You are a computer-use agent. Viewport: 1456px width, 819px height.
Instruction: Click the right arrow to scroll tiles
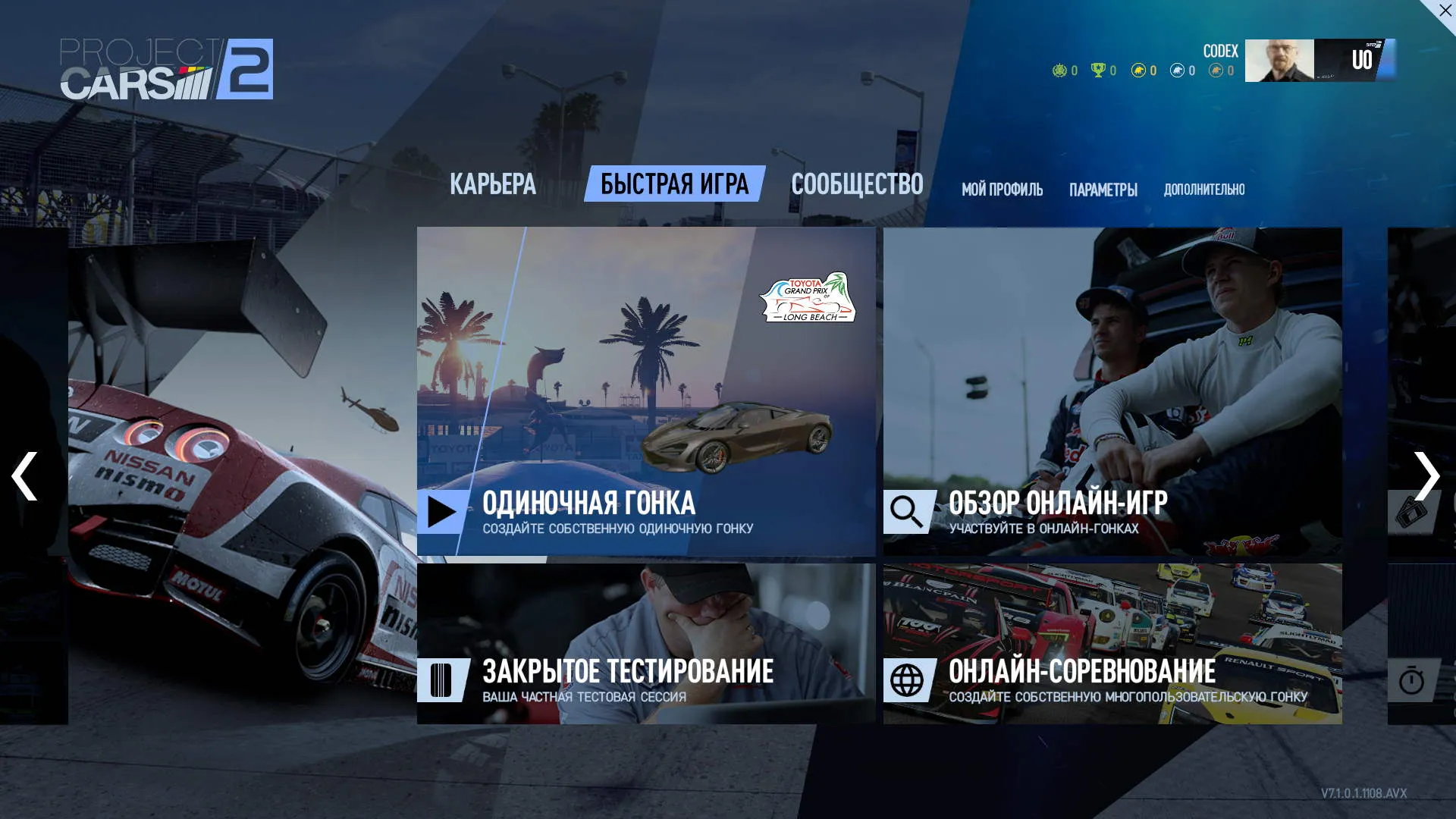[x=1426, y=476]
